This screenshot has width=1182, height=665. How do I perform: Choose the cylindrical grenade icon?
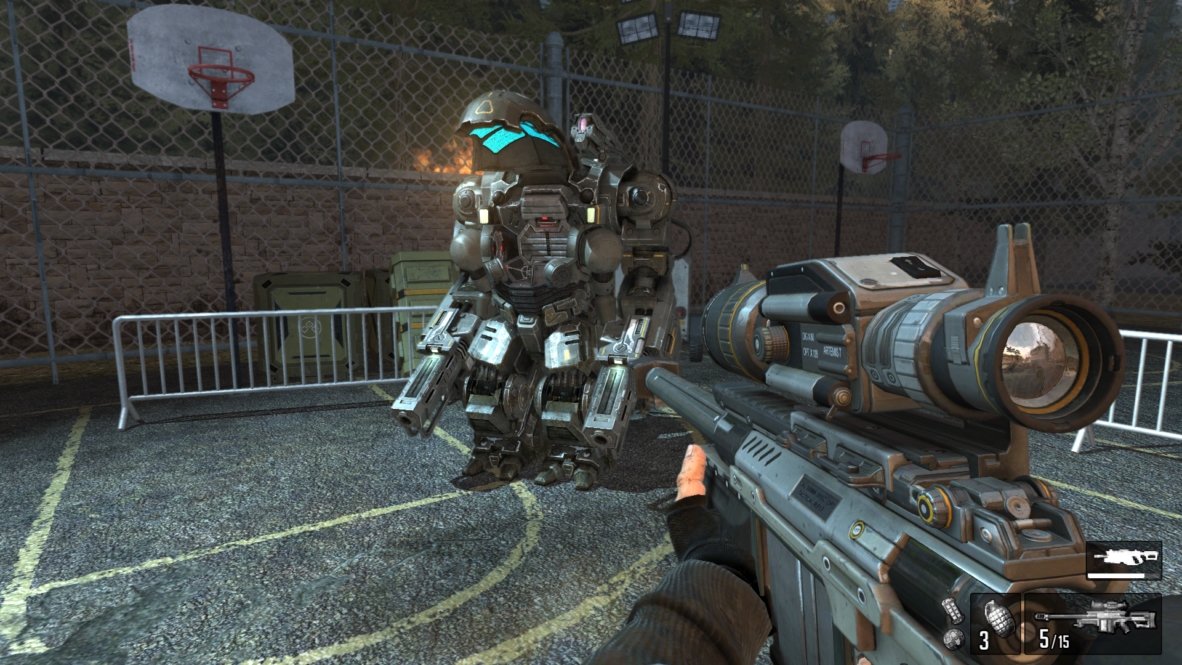(952, 610)
